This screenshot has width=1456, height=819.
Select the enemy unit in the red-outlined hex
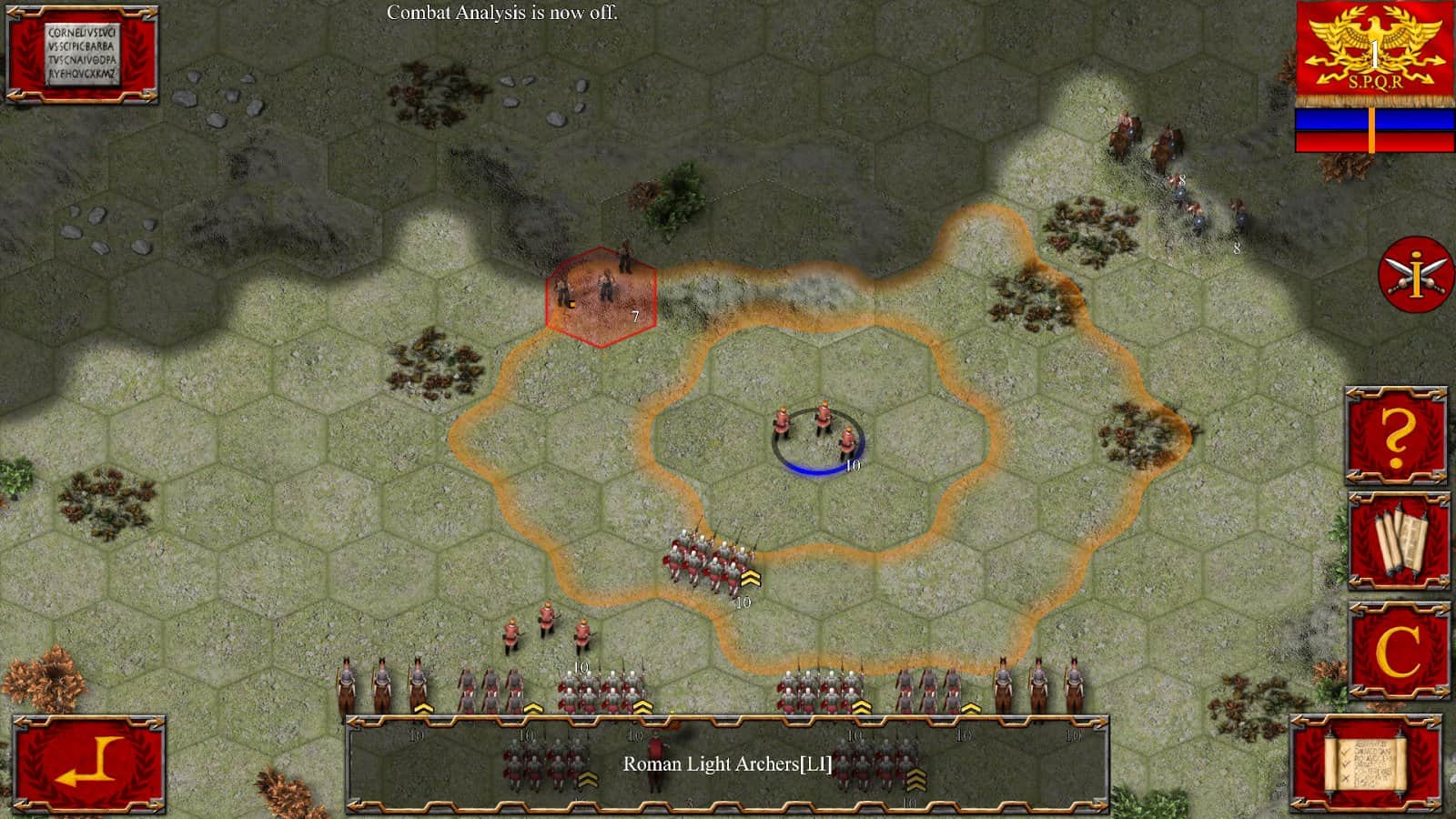(x=602, y=291)
